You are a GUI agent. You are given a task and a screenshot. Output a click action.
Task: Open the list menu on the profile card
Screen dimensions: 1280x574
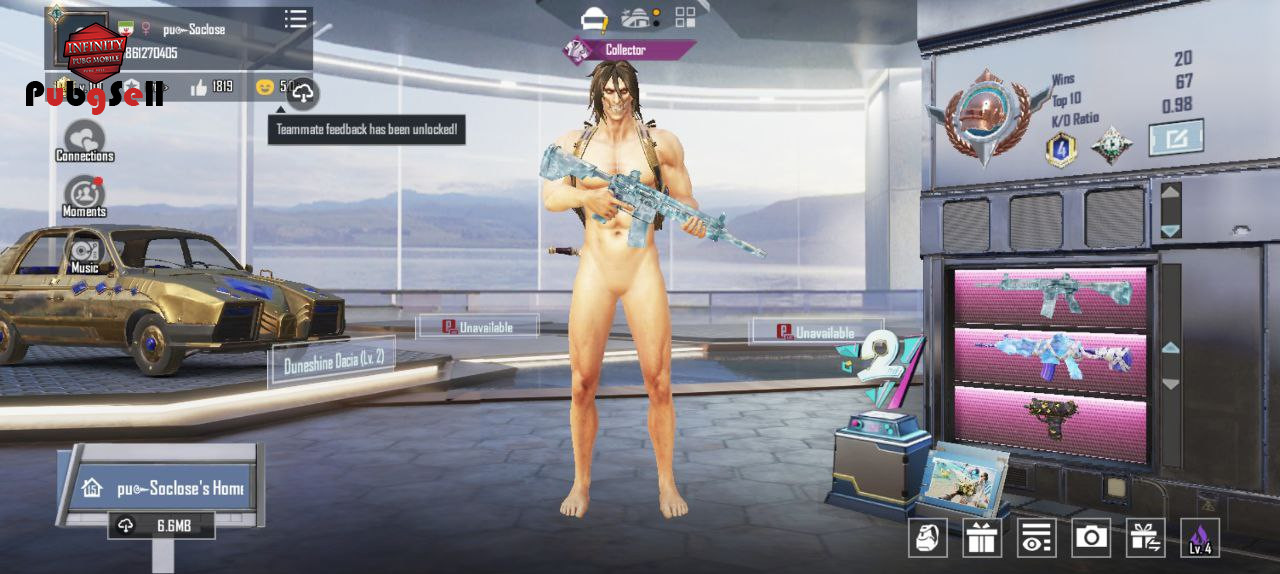[x=295, y=19]
